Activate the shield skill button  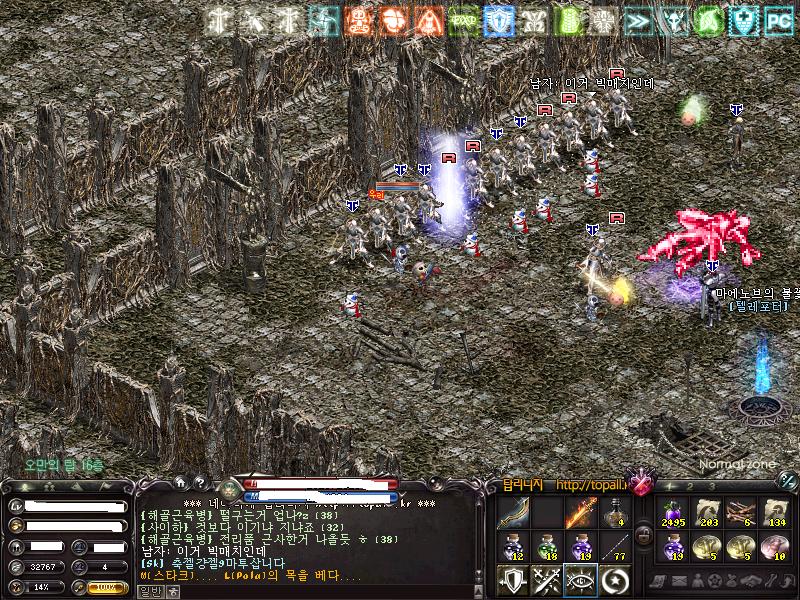(514, 580)
